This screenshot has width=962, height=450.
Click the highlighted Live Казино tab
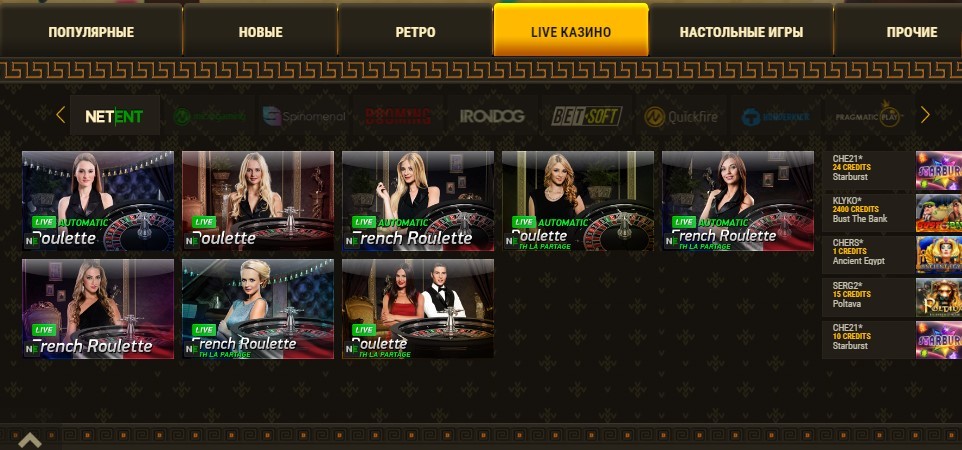(x=571, y=32)
